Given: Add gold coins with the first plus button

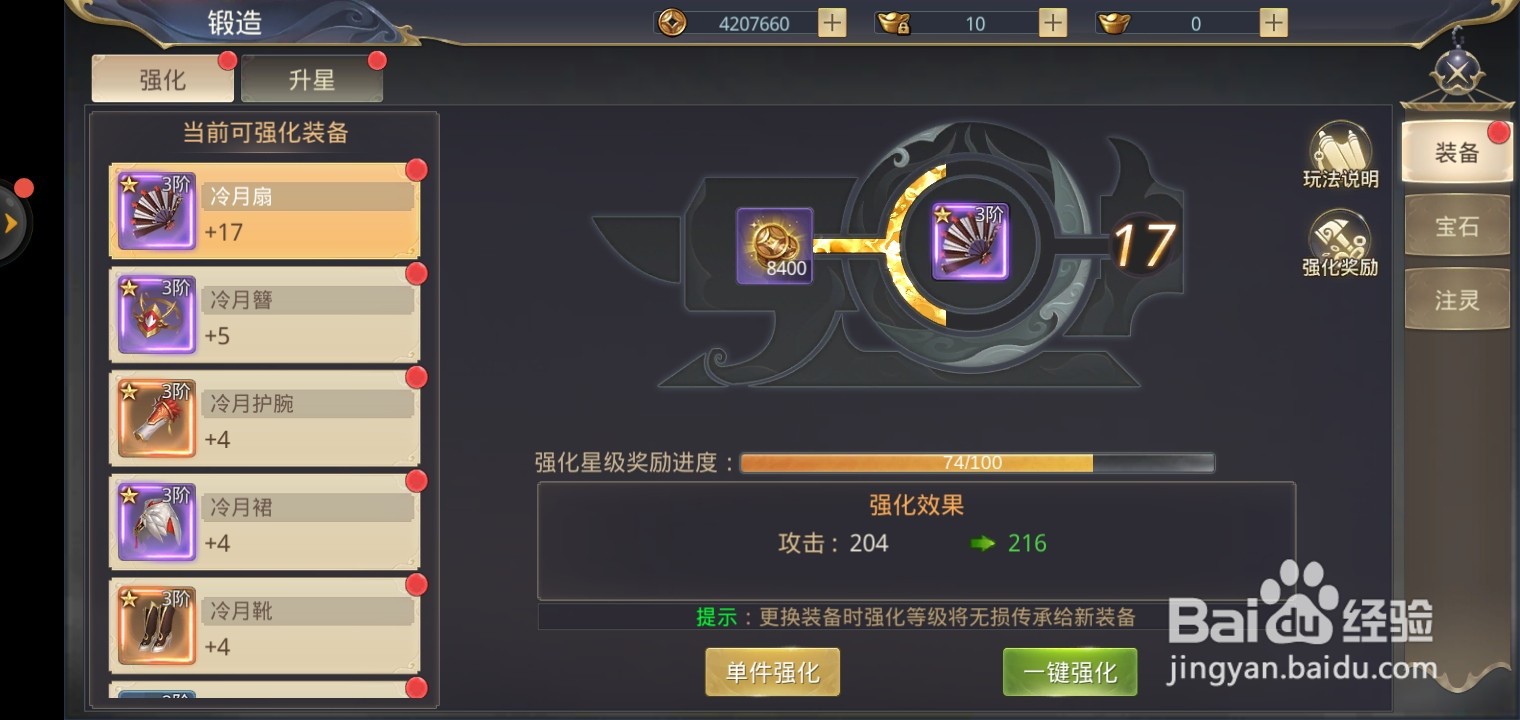Looking at the screenshot, I should coord(830,22).
